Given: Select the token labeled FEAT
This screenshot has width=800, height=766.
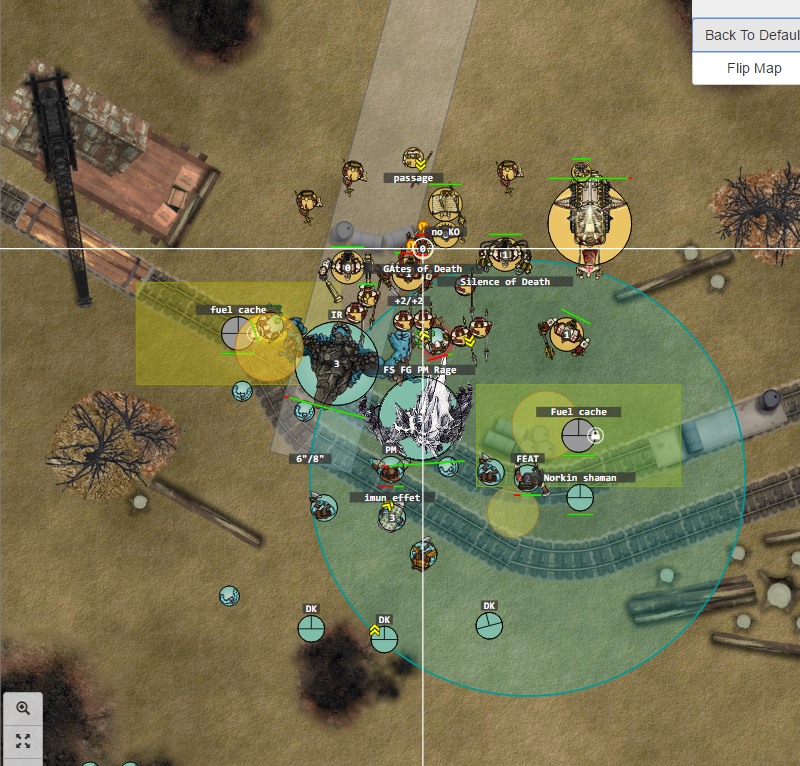Looking at the screenshot, I should [528, 477].
